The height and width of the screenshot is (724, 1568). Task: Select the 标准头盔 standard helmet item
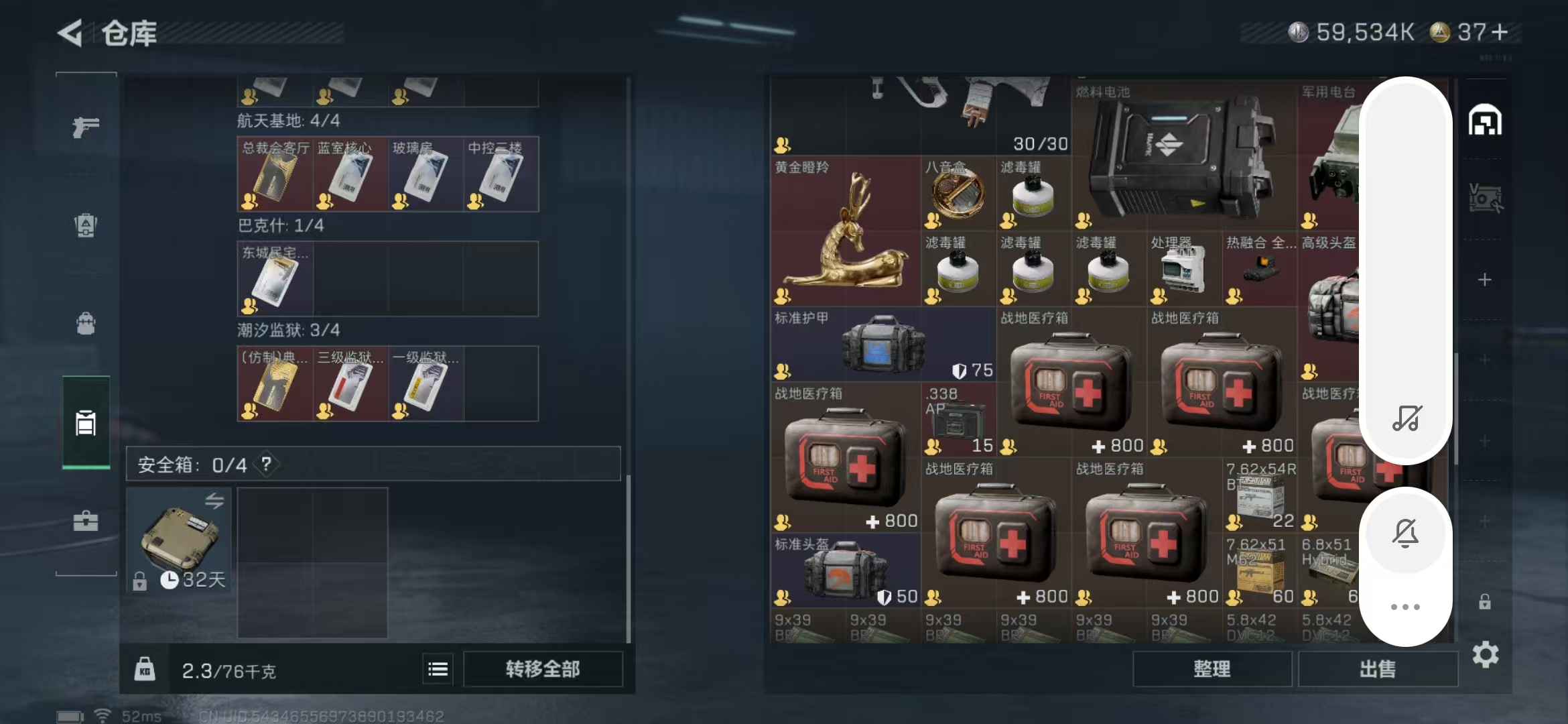point(845,571)
